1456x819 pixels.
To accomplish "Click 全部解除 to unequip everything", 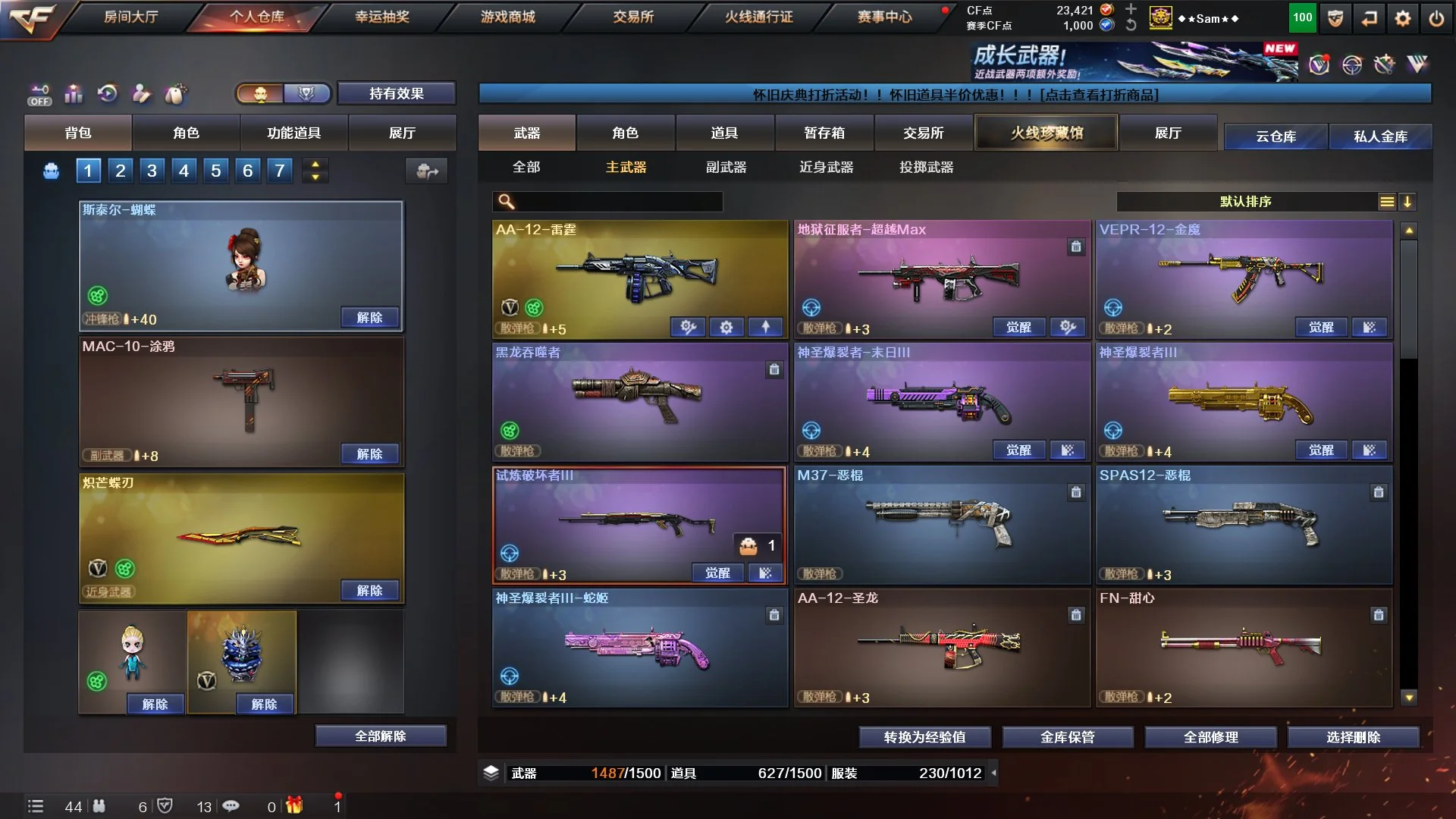I will [380, 736].
